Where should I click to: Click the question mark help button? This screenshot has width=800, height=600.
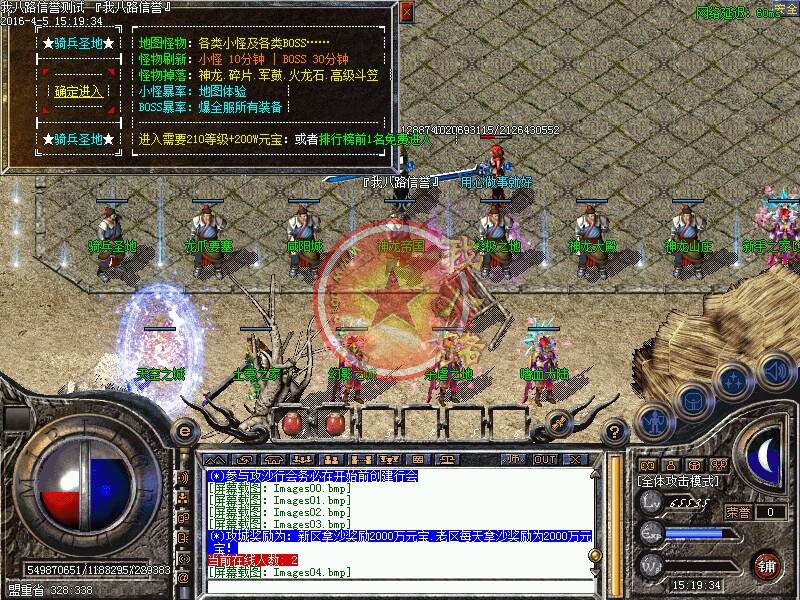coord(615,431)
